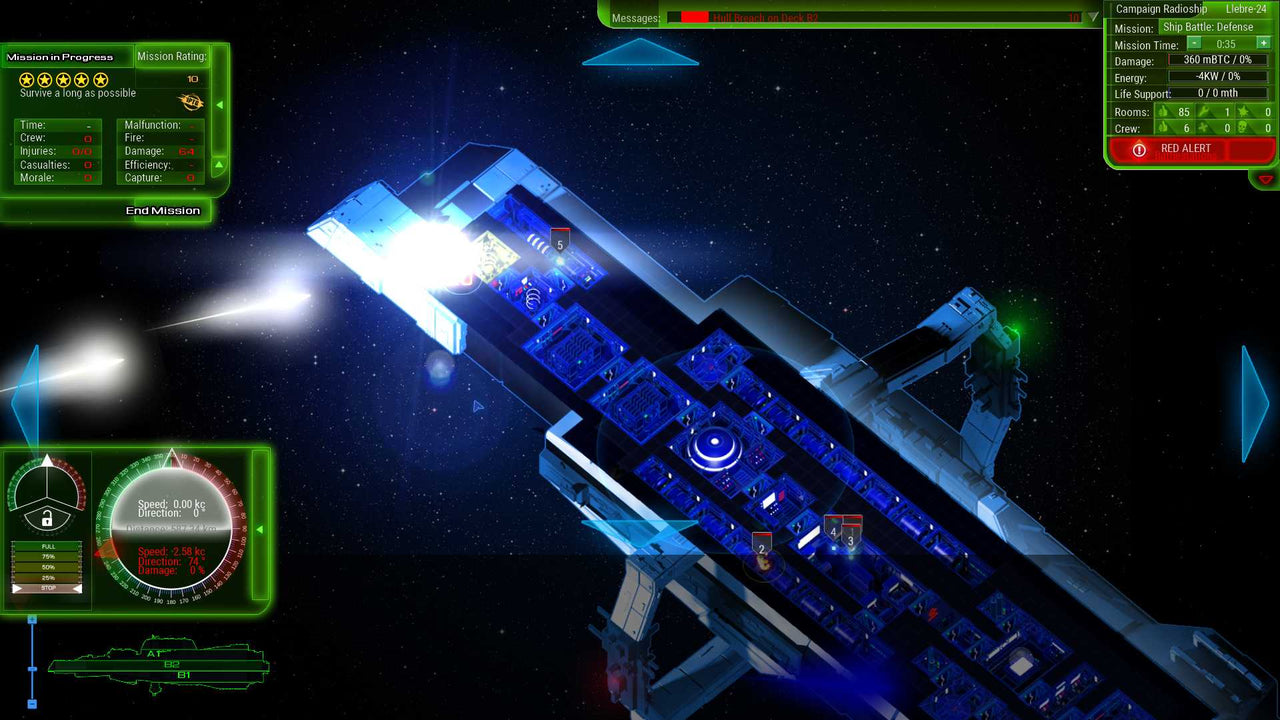Switch to deck B1 on the deck selector
Viewport: 1280px width, 720px height.
coord(184,674)
